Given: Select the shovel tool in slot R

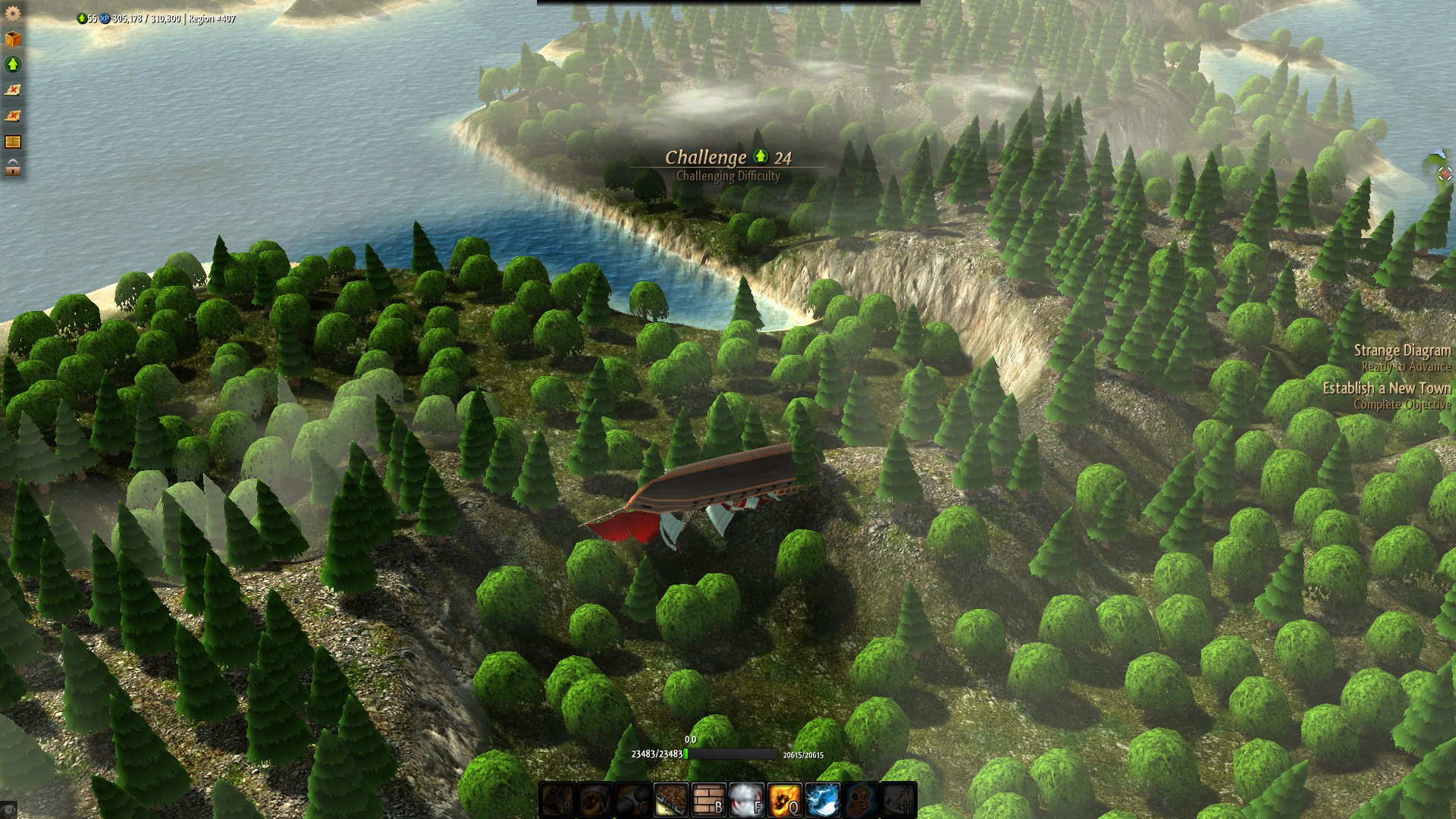Looking at the screenshot, I should coord(556,800).
